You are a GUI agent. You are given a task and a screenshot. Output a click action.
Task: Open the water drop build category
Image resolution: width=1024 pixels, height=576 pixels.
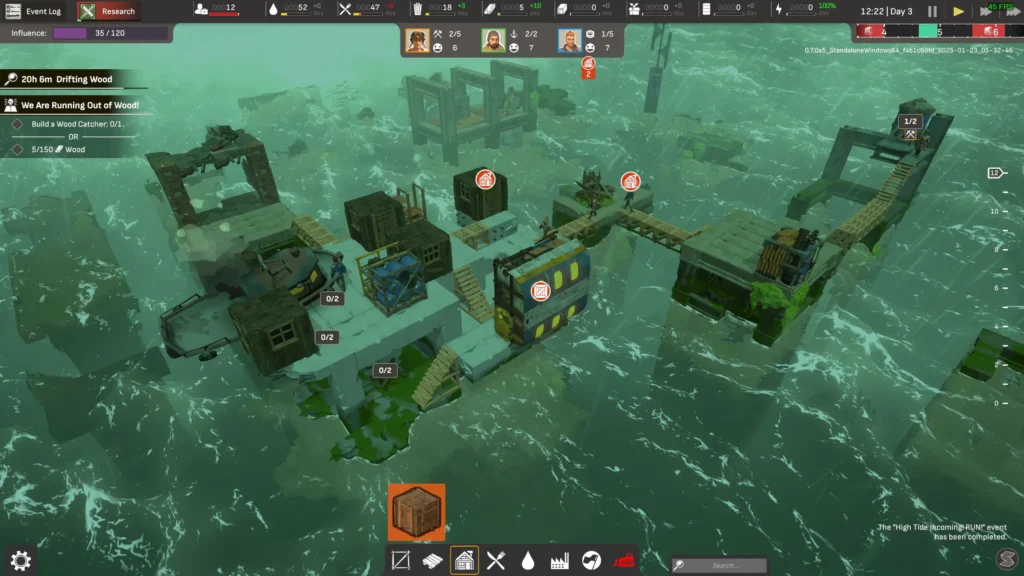coord(528,560)
